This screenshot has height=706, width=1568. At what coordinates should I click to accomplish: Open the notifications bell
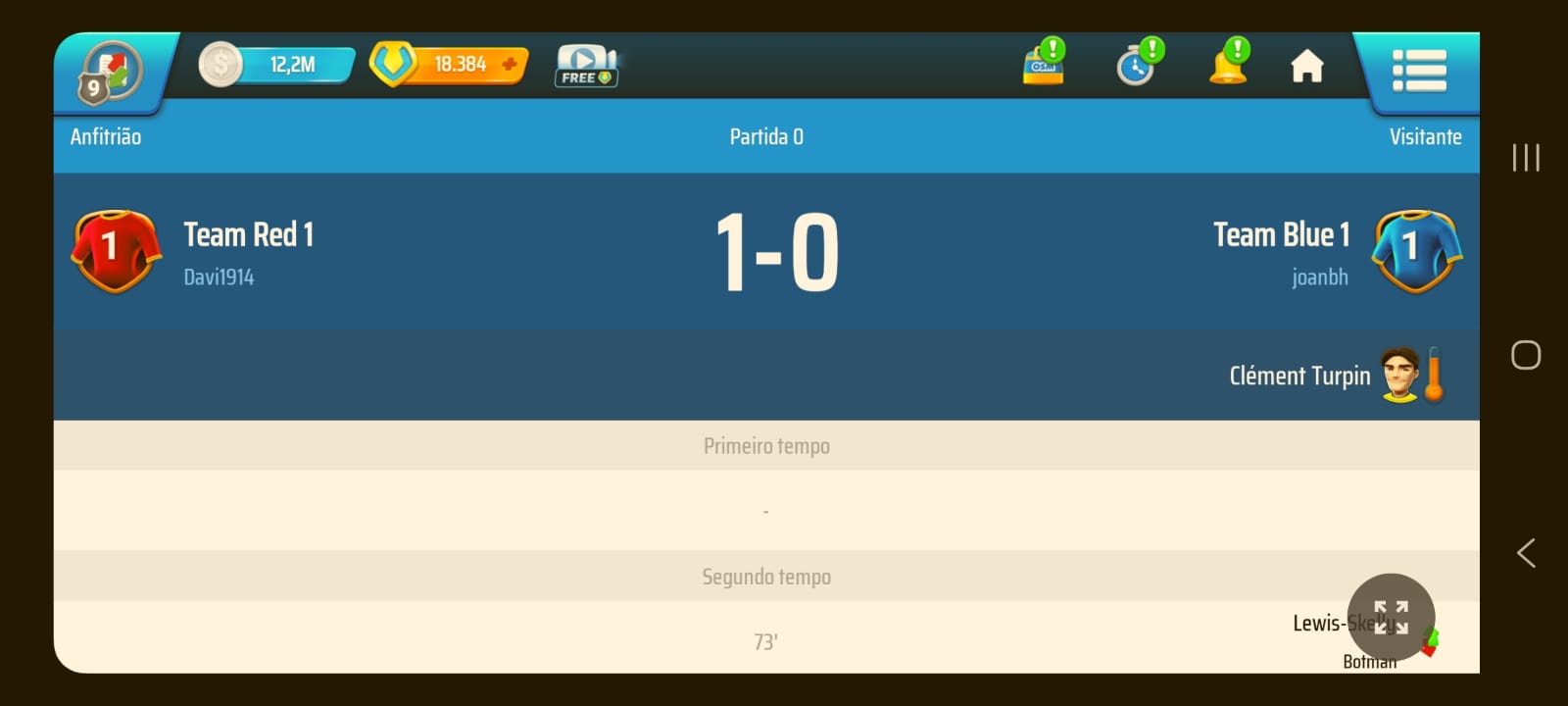(1229, 65)
